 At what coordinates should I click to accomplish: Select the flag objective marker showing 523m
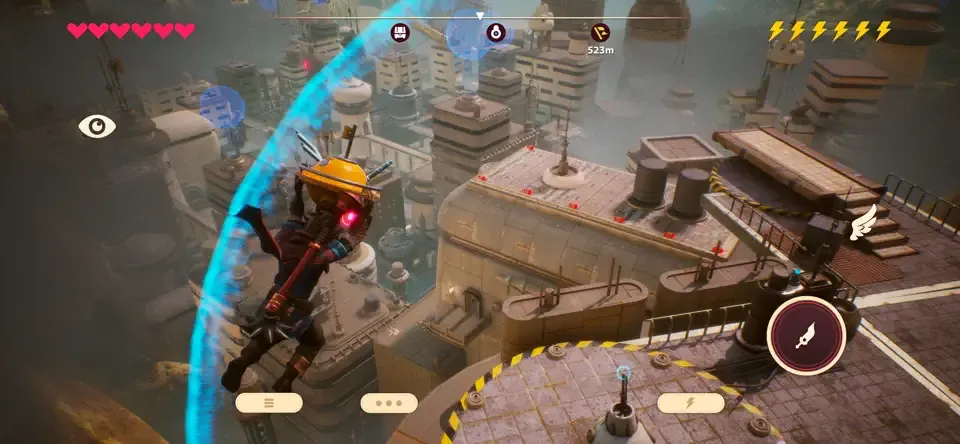click(599, 32)
